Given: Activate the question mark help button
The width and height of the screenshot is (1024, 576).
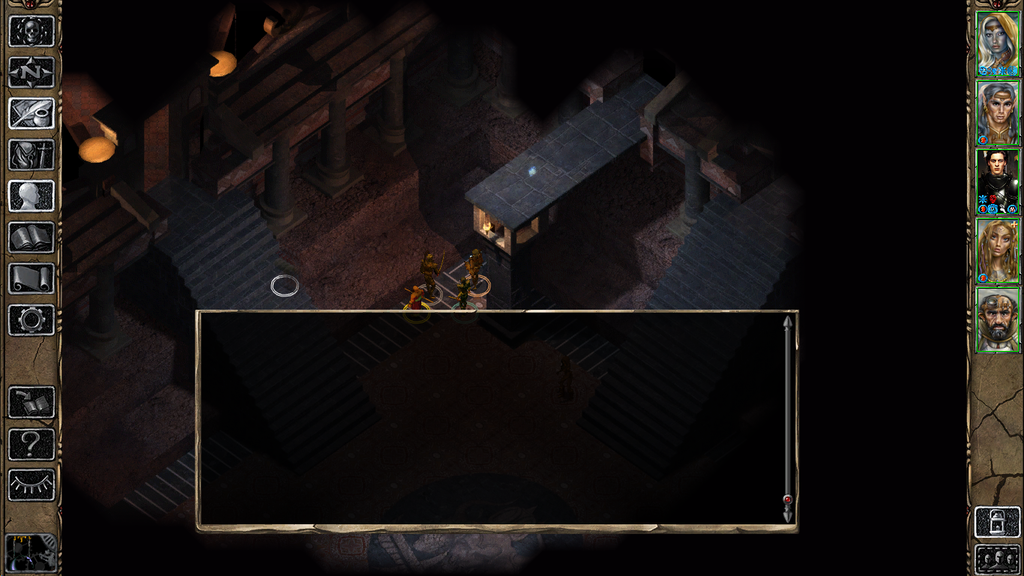Looking at the screenshot, I should click(31, 443).
